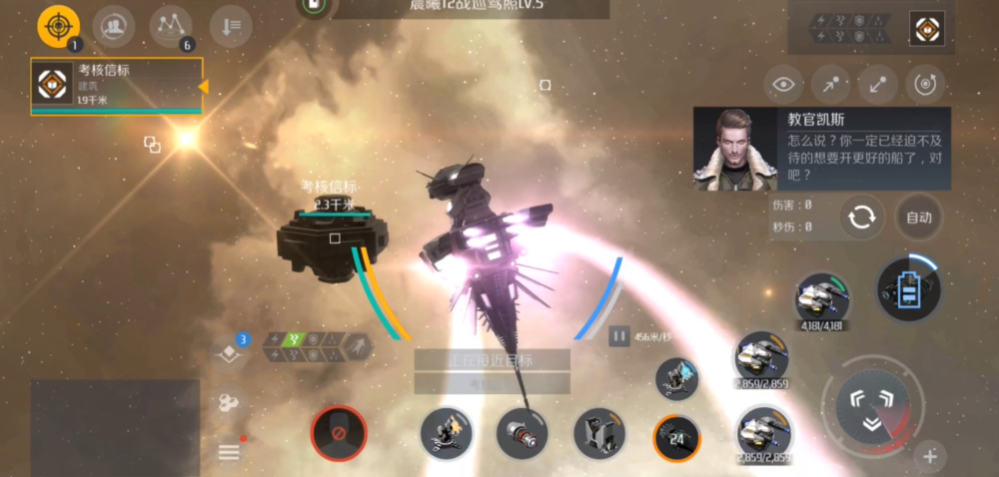Switch to the connected-nodes overview tab

[x=171, y=26]
